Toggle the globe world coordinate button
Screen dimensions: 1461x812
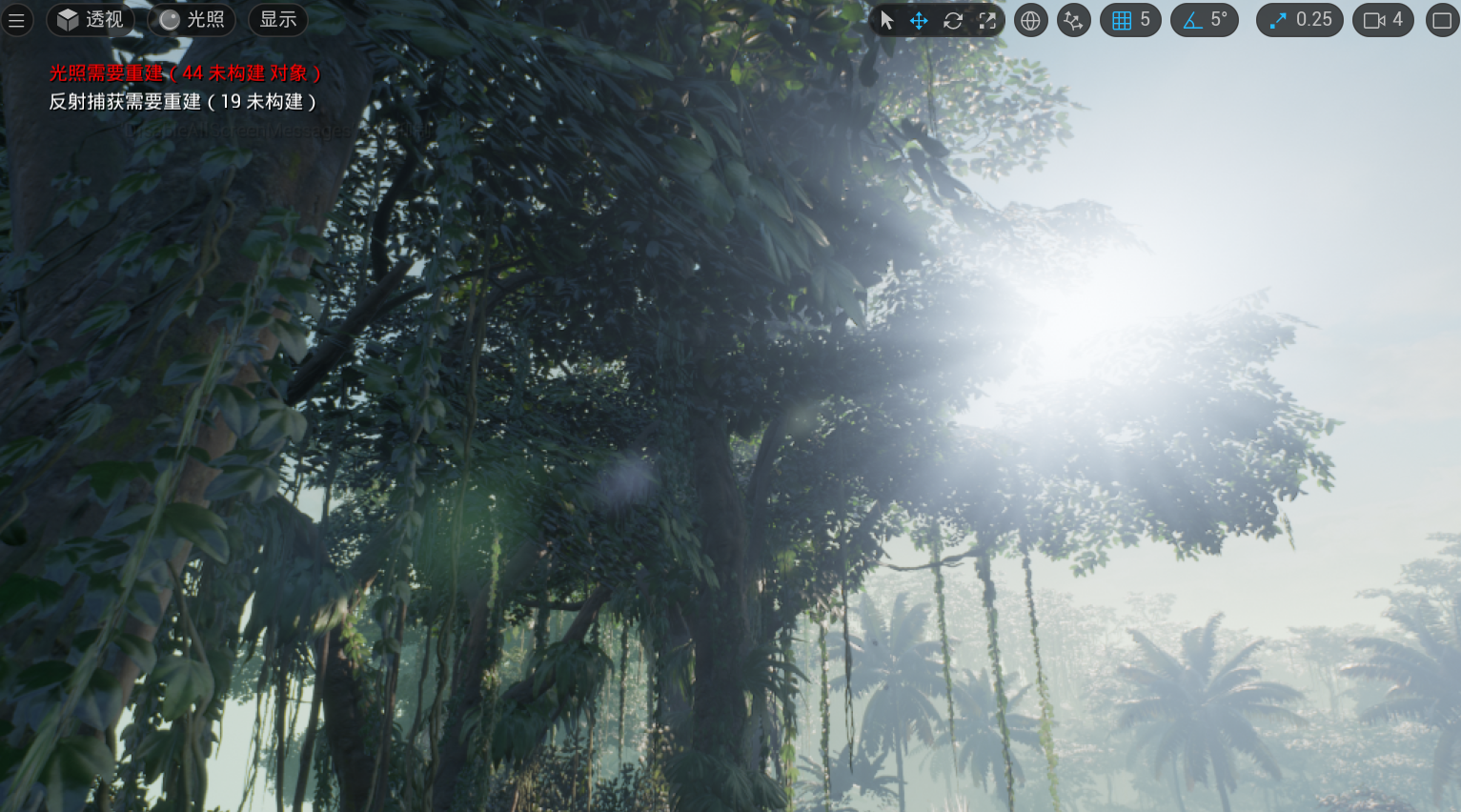tap(1030, 20)
